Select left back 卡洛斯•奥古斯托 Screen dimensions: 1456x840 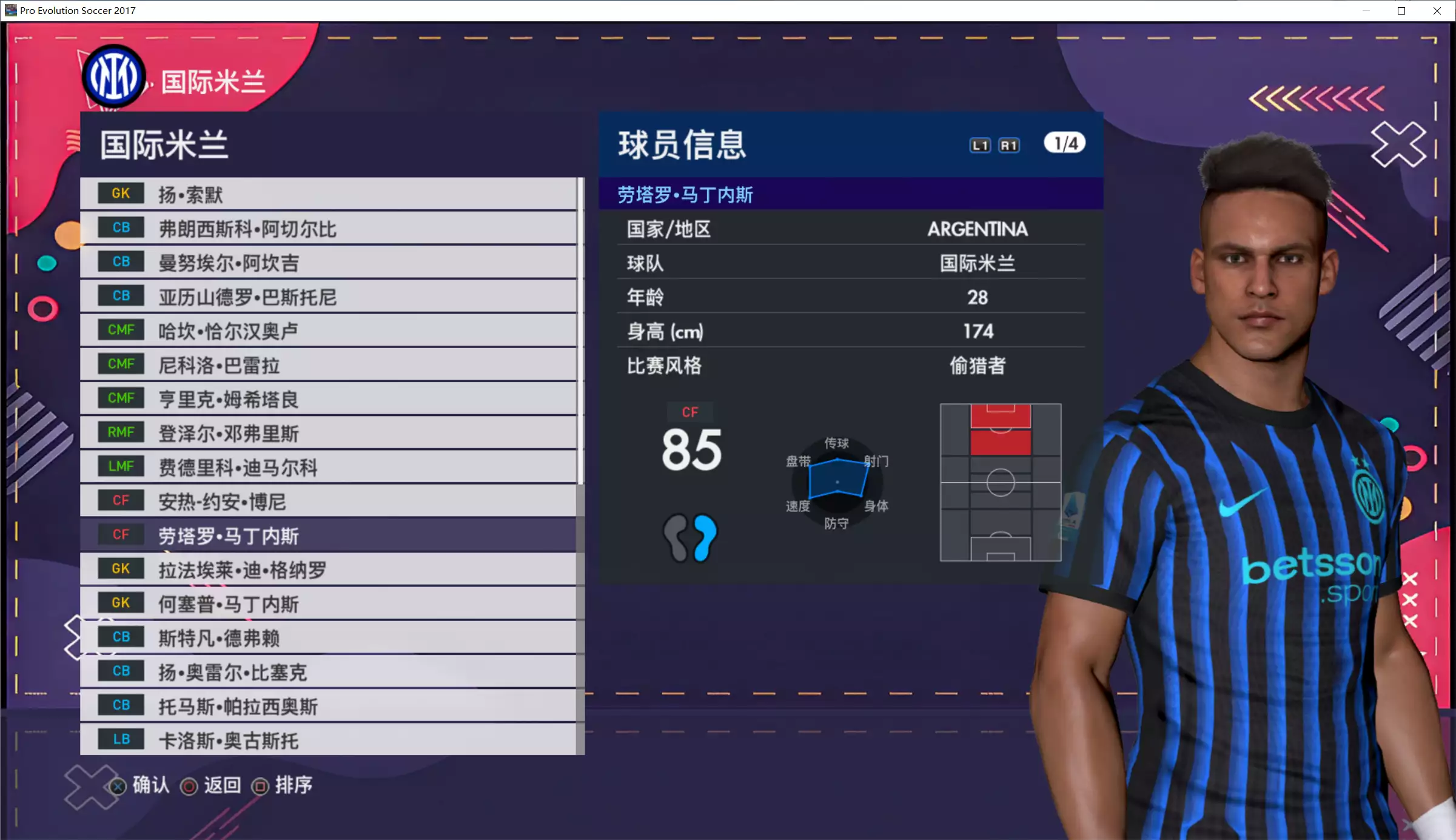[x=327, y=740]
